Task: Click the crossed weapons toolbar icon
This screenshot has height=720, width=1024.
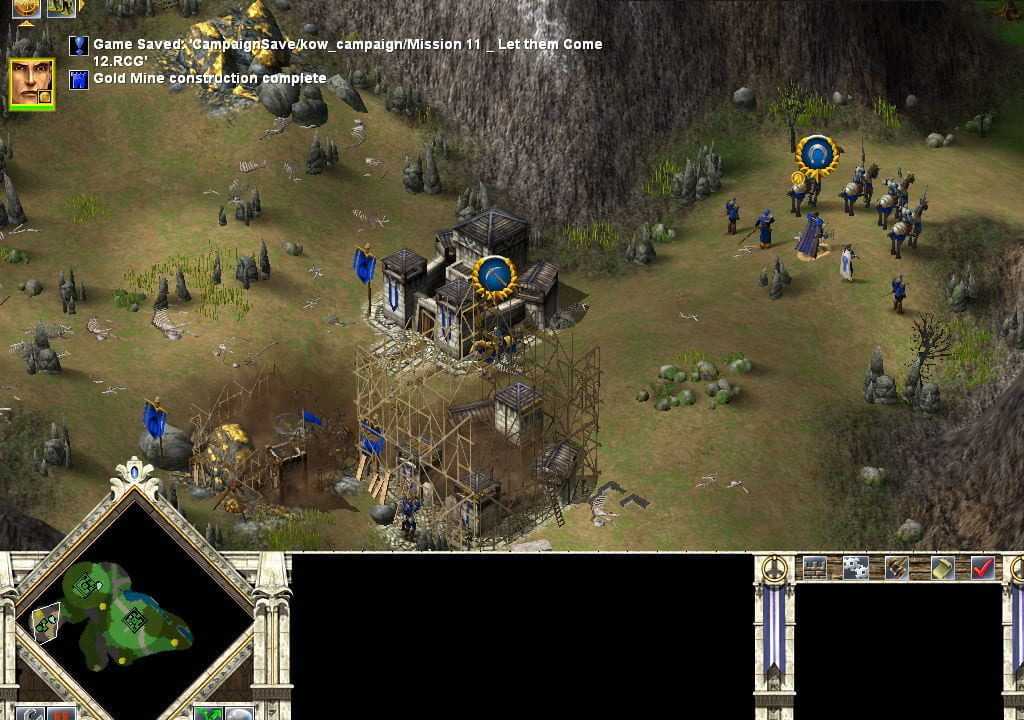Action: click(897, 567)
